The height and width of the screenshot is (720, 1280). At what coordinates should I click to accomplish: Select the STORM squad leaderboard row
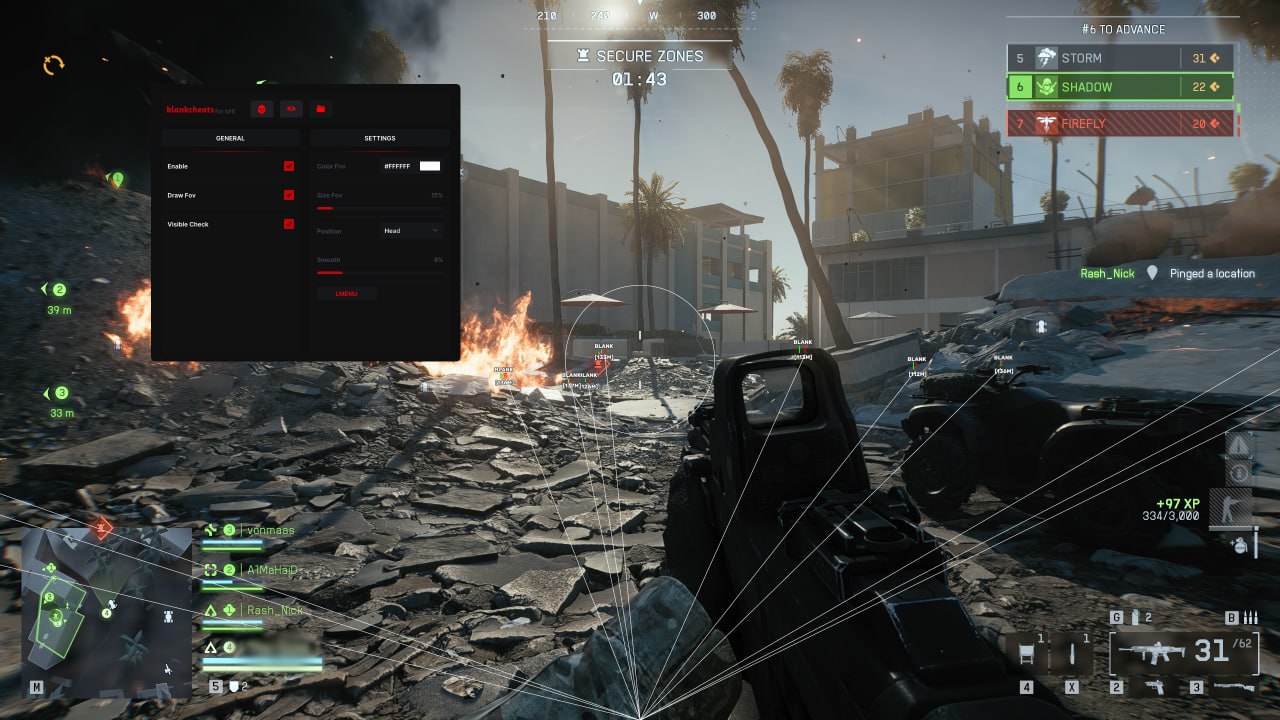(1120, 58)
